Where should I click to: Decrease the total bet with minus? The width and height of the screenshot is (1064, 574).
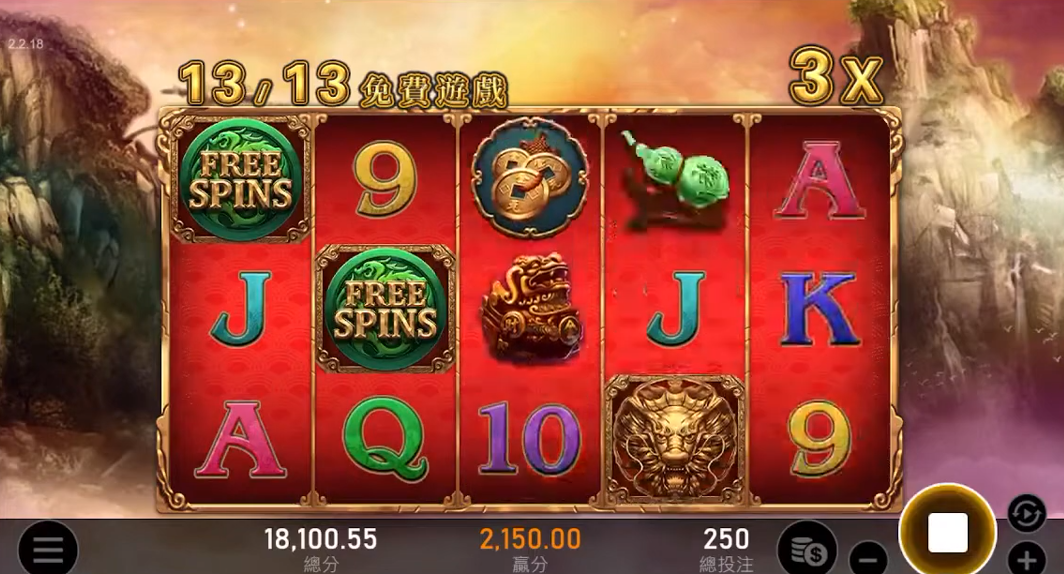[869, 556]
